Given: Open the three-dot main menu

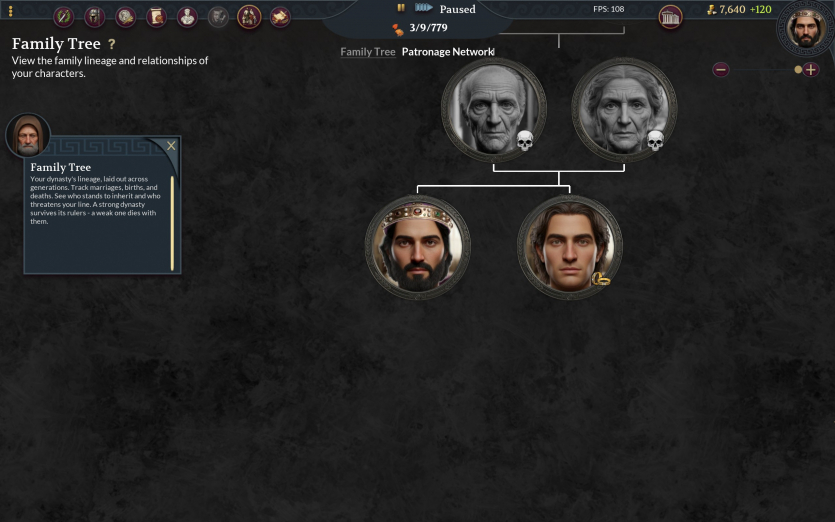Looking at the screenshot, I should tap(11, 11).
